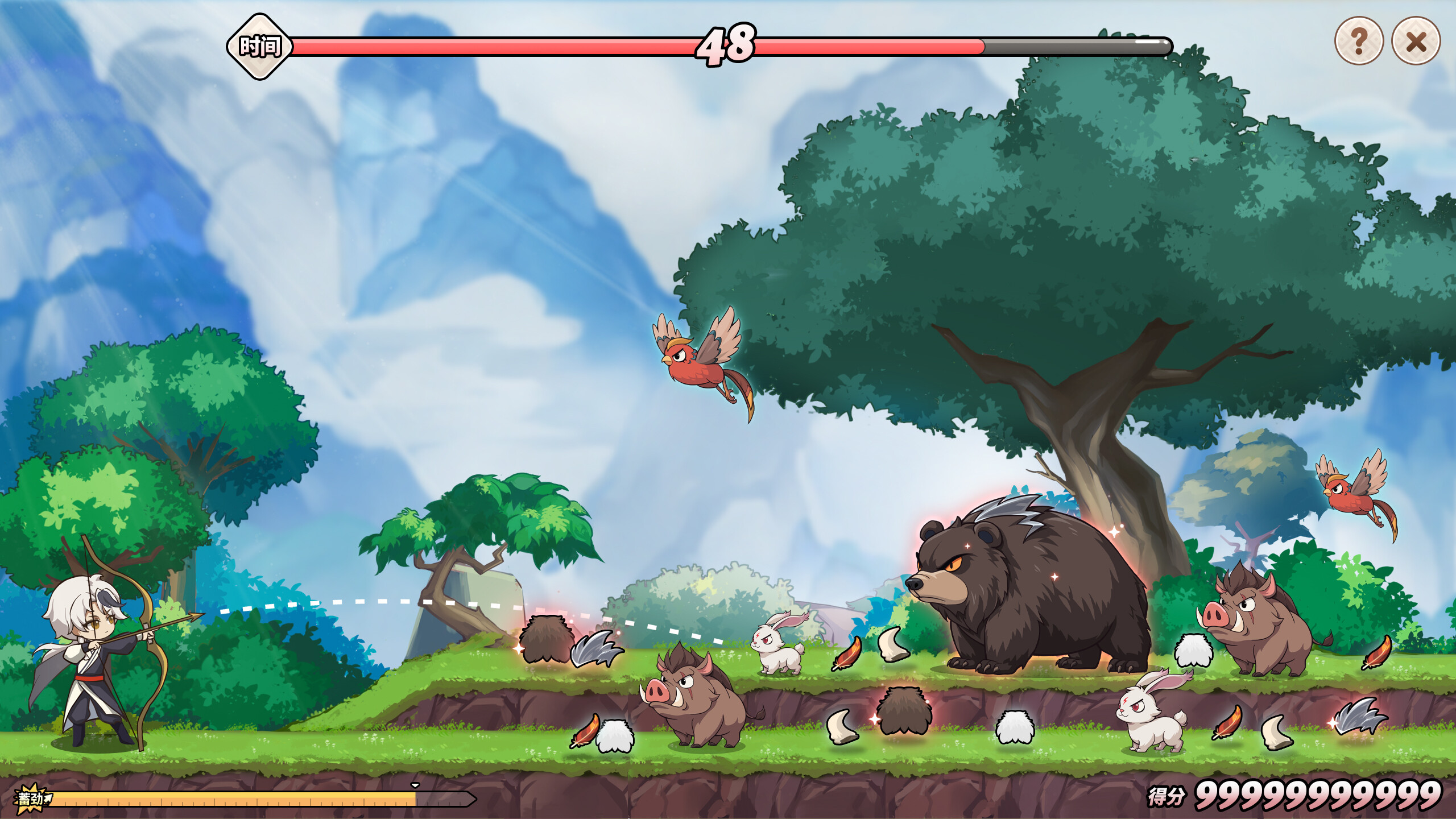Click the red time progress bar
Image resolution: width=1456 pixels, height=819 pixels.
[x=512, y=44]
